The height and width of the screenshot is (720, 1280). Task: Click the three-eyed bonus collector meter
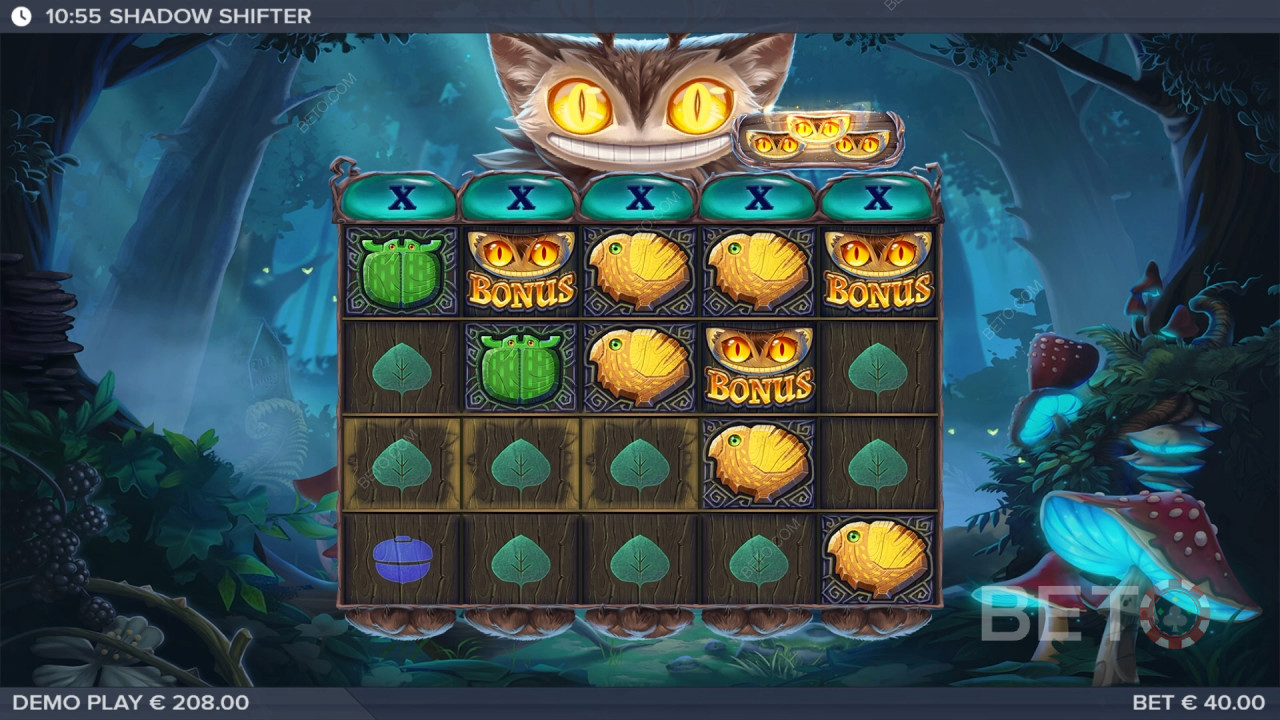819,138
